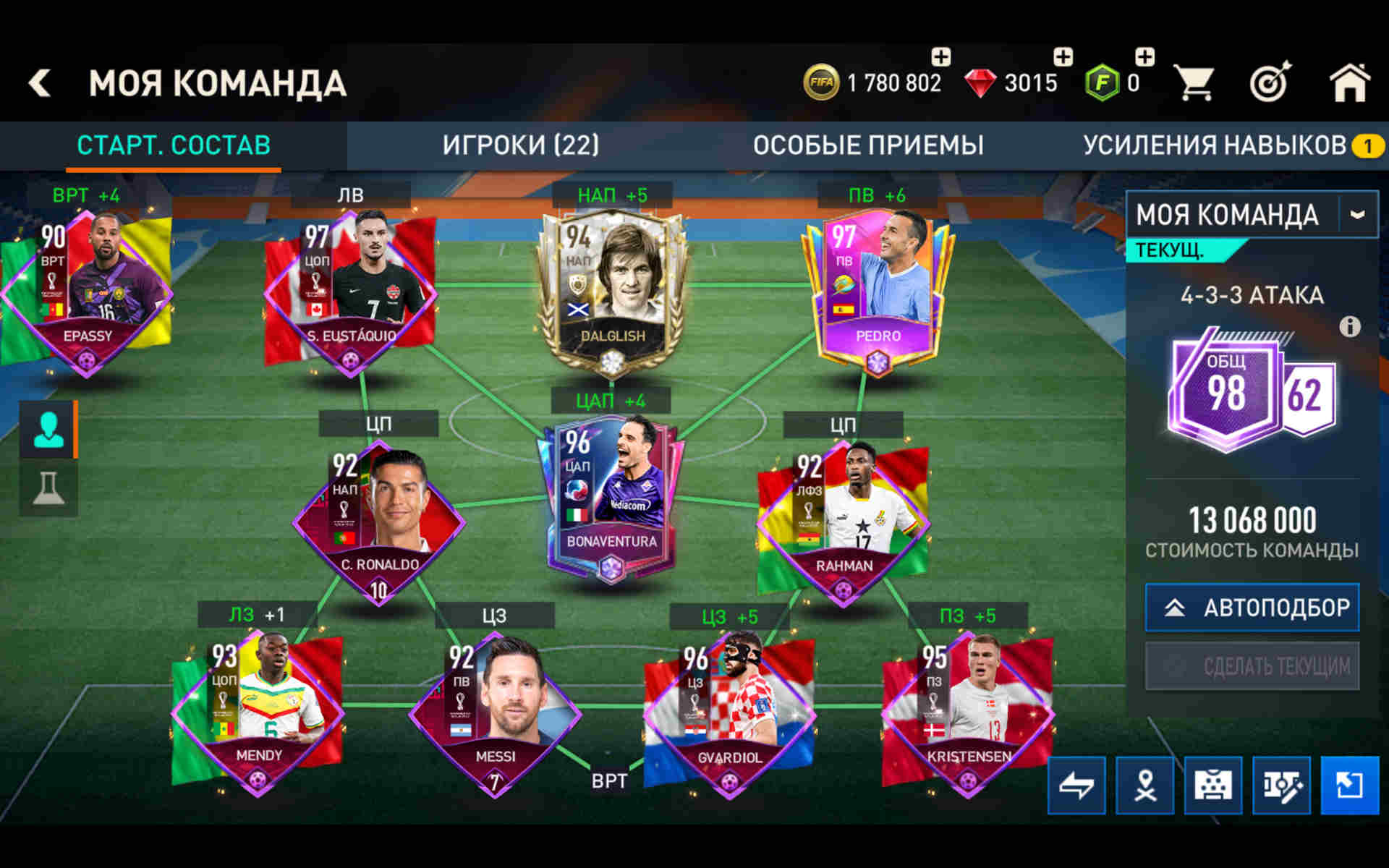Click the swap arrows button
The height and width of the screenshot is (868, 1389).
point(1076,785)
